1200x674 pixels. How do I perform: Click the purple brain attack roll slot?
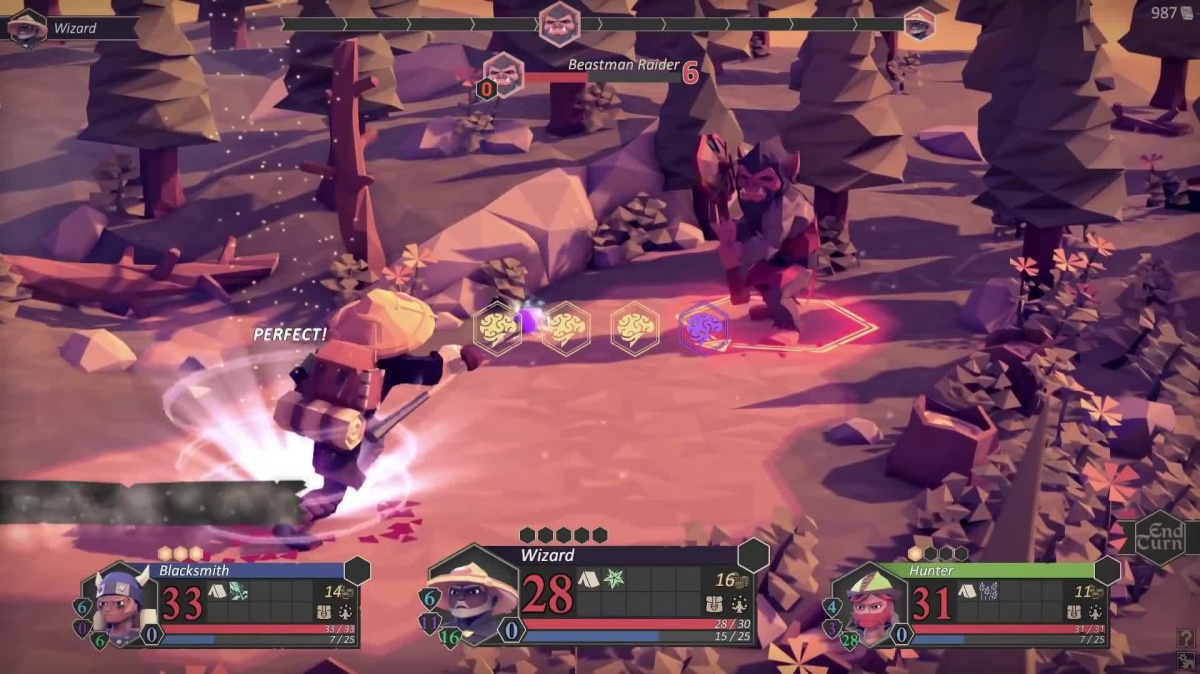tap(703, 328)
